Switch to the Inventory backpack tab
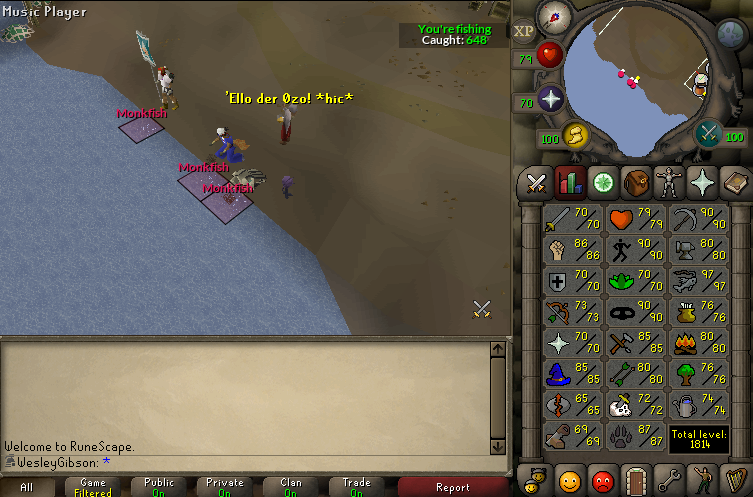753x497 pixels. coord(634,183)
